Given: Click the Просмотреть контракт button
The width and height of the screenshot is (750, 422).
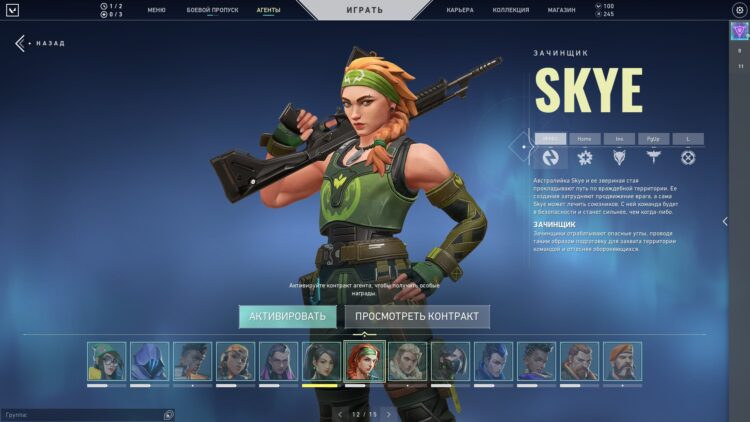Looking at the screenshot, I should click(x=417, y=317).
